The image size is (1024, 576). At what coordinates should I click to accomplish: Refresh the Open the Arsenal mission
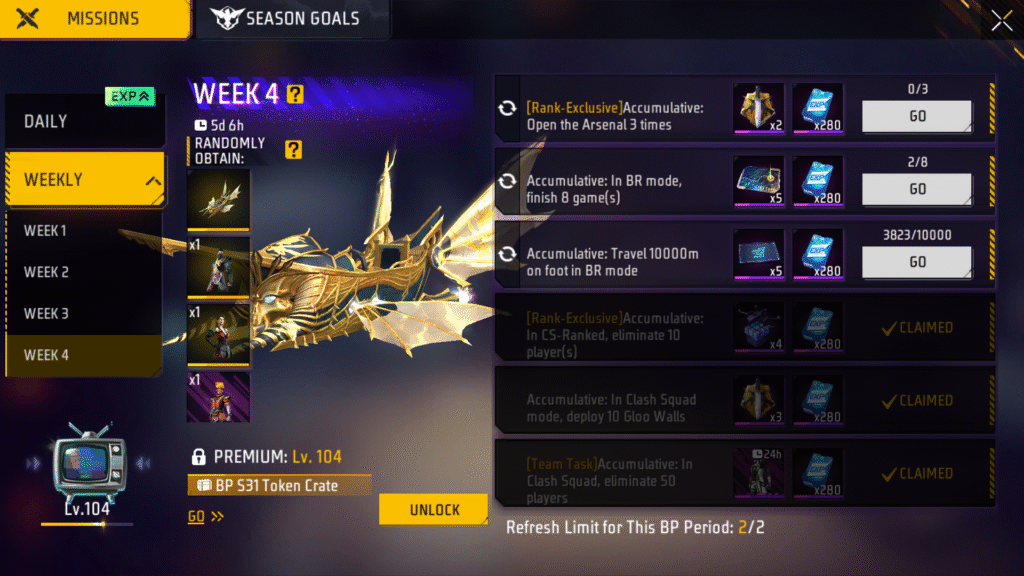tap(507, 108)
